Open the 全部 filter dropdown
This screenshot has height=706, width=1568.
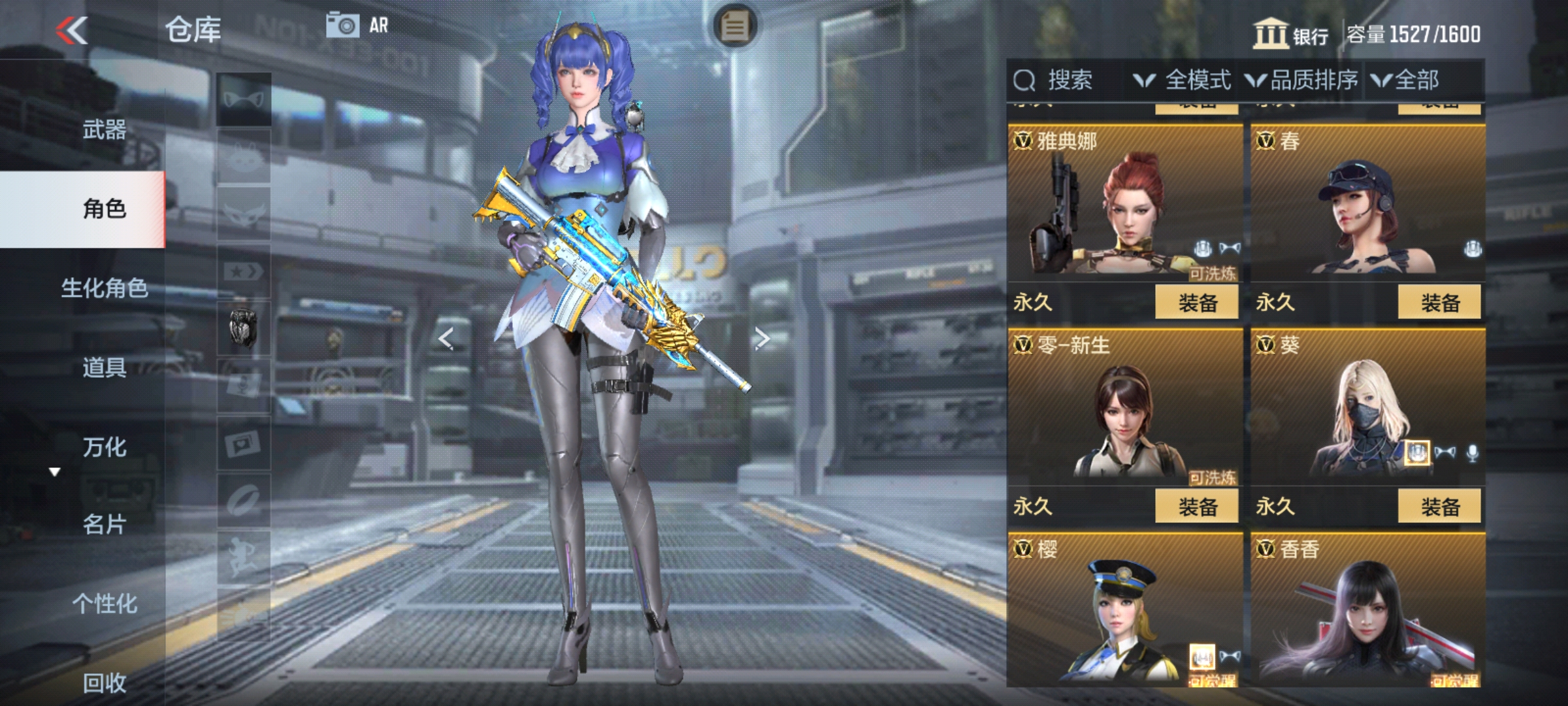(1405, 80)
